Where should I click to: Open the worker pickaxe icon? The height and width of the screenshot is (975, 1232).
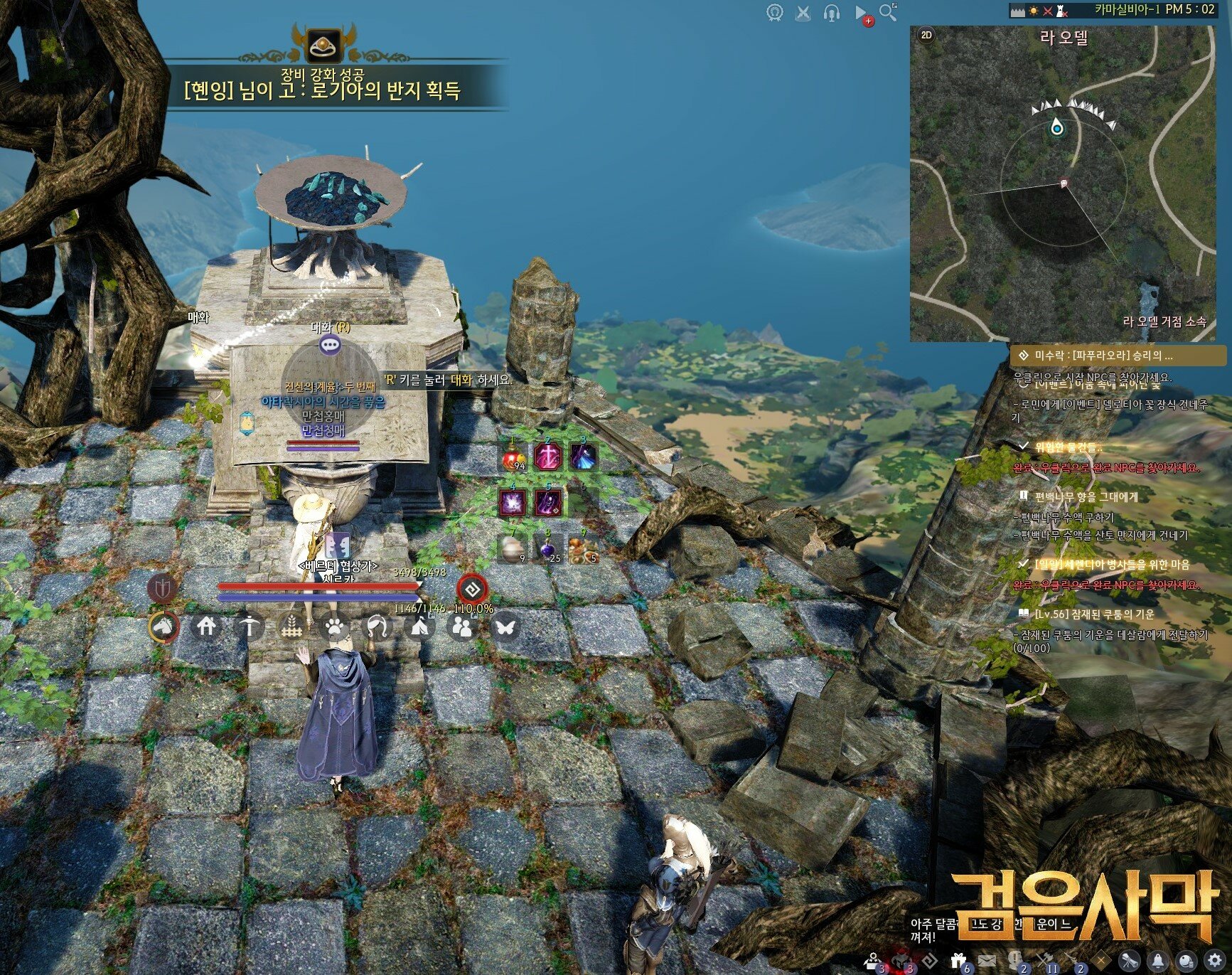click(249, 627)
